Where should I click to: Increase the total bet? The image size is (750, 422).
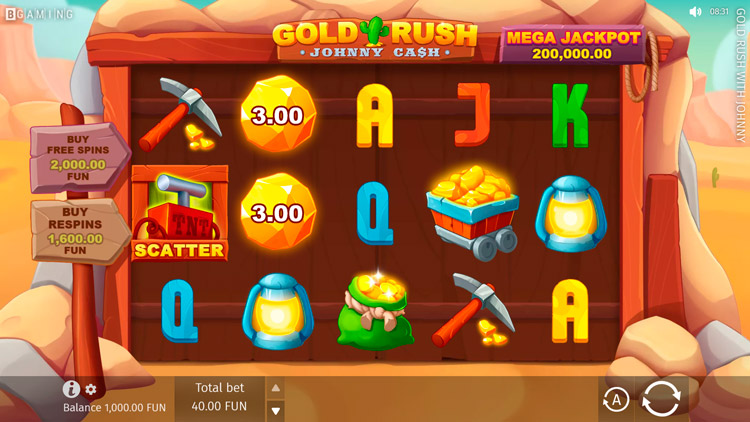point(276,388)
